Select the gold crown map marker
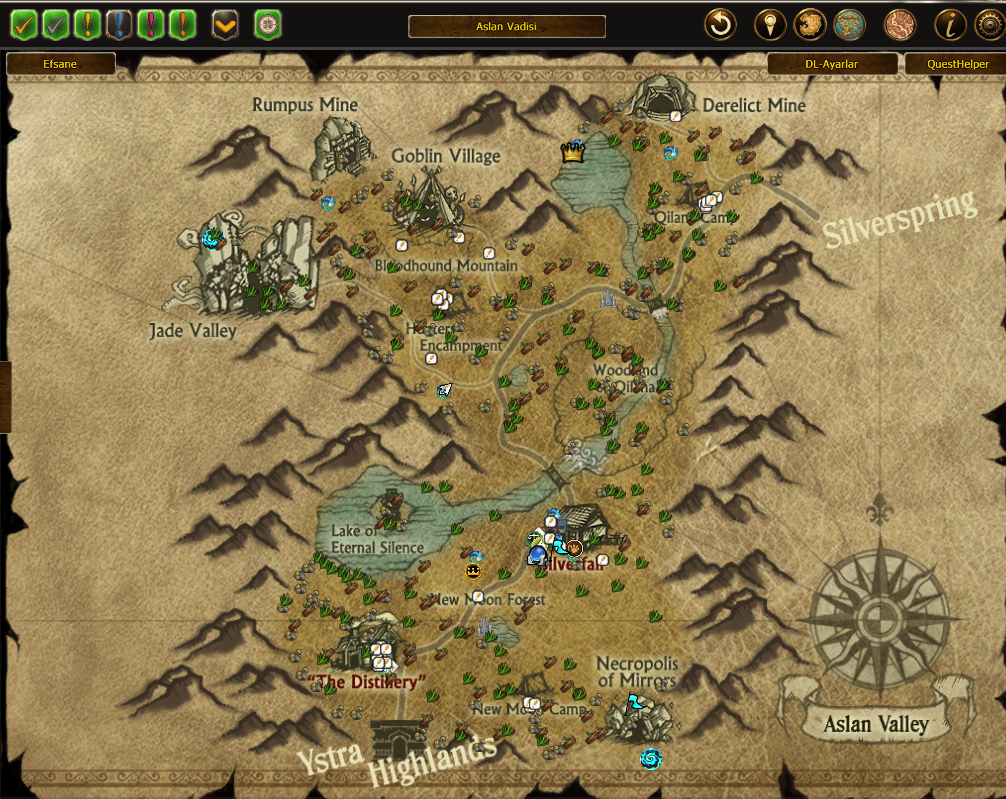 (572, 153)
